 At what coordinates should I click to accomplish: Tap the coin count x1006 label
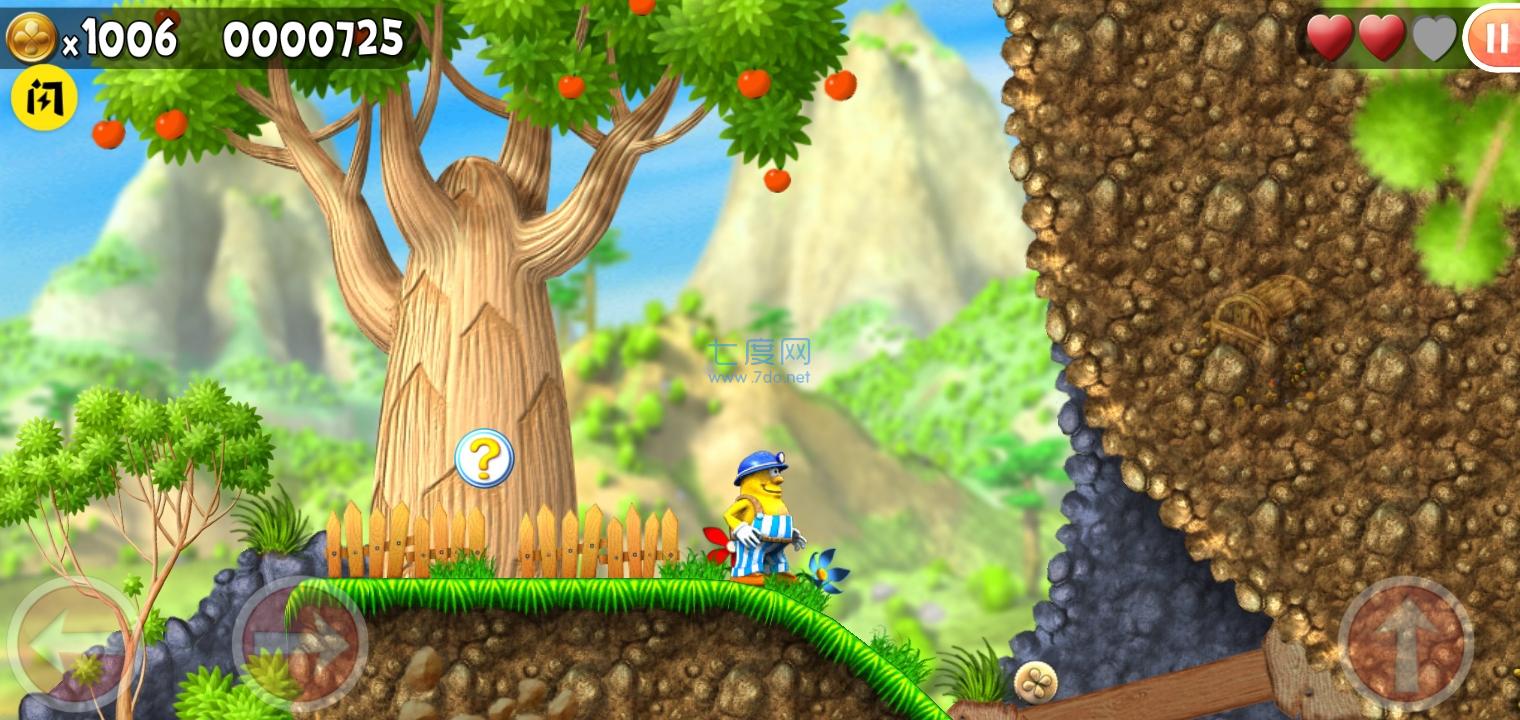pyautogui.click(x=119, y=38)
